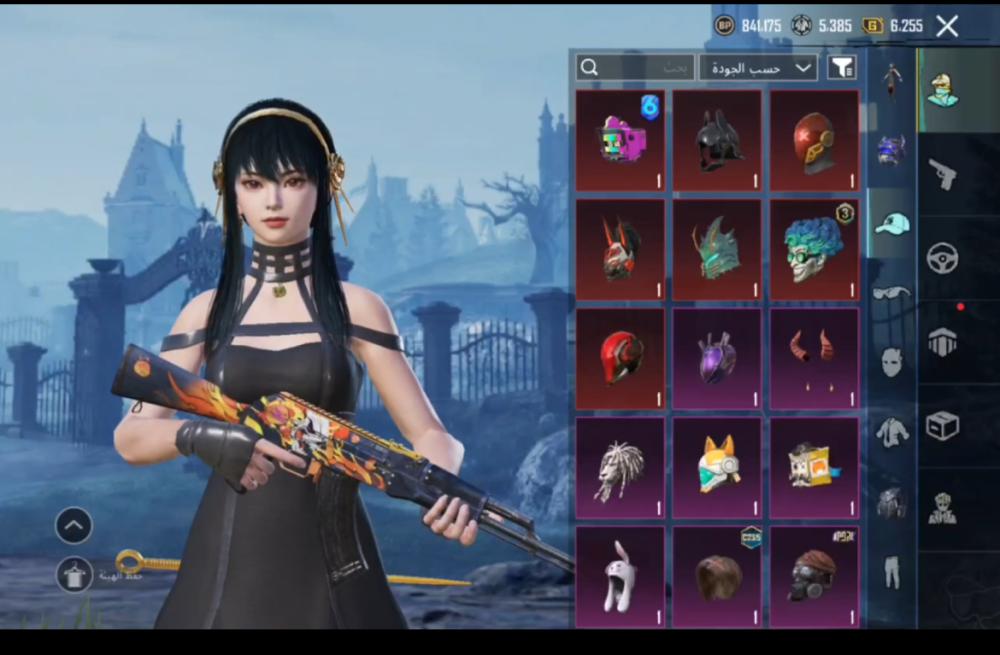1000x655 pixels.
Task: Switch to the cap headgear tab
Action: point(892,223)
